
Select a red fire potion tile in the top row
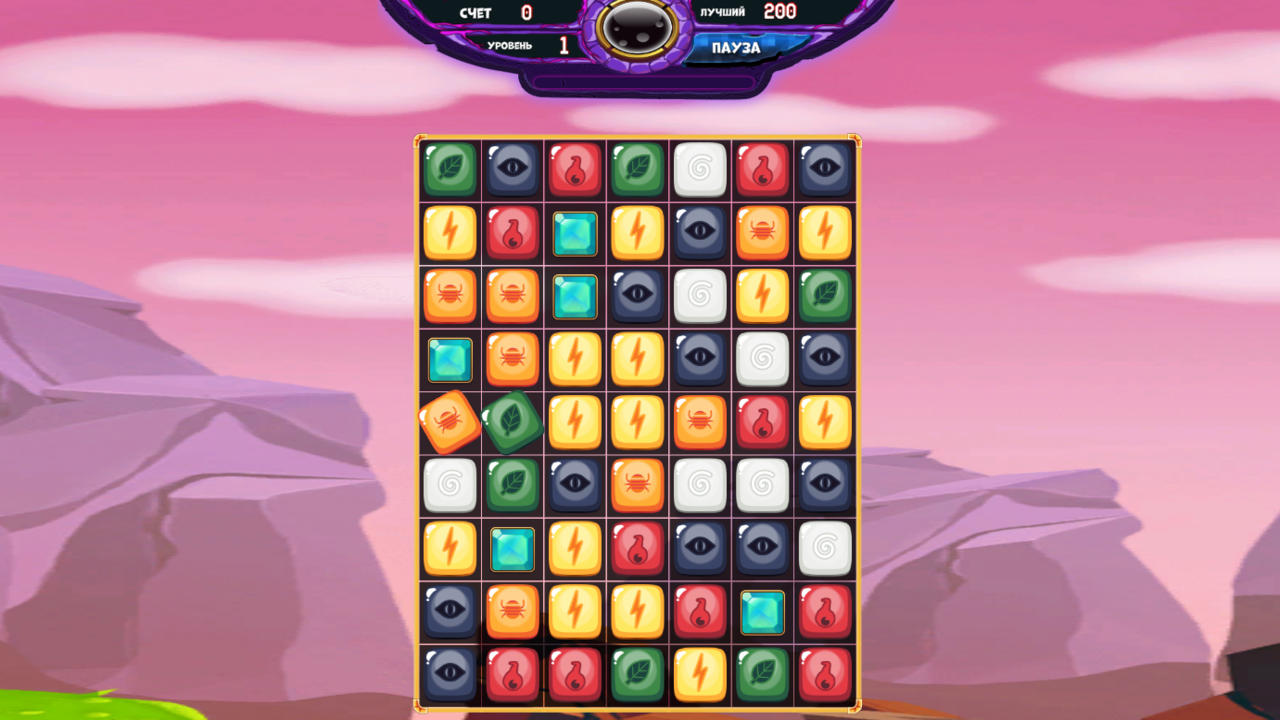pyautogui.click(x=575, y=169)
